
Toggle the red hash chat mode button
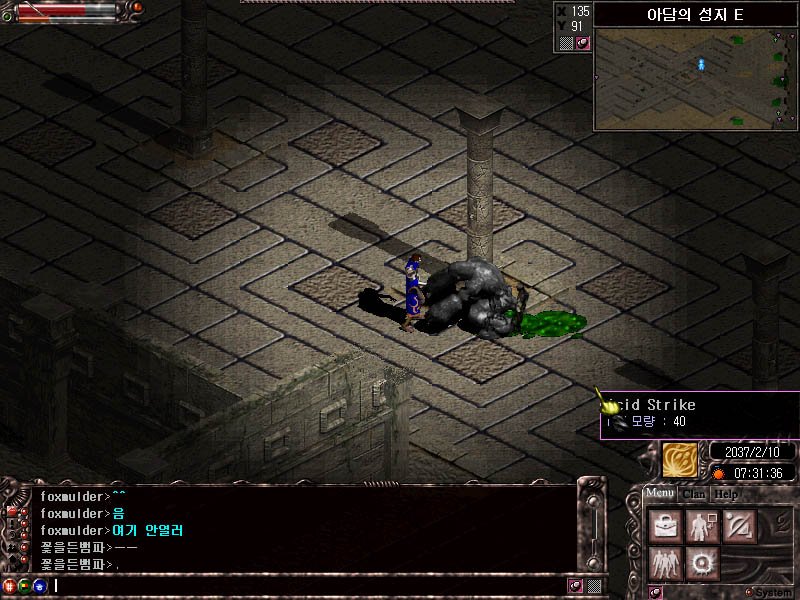pos(10,585)
